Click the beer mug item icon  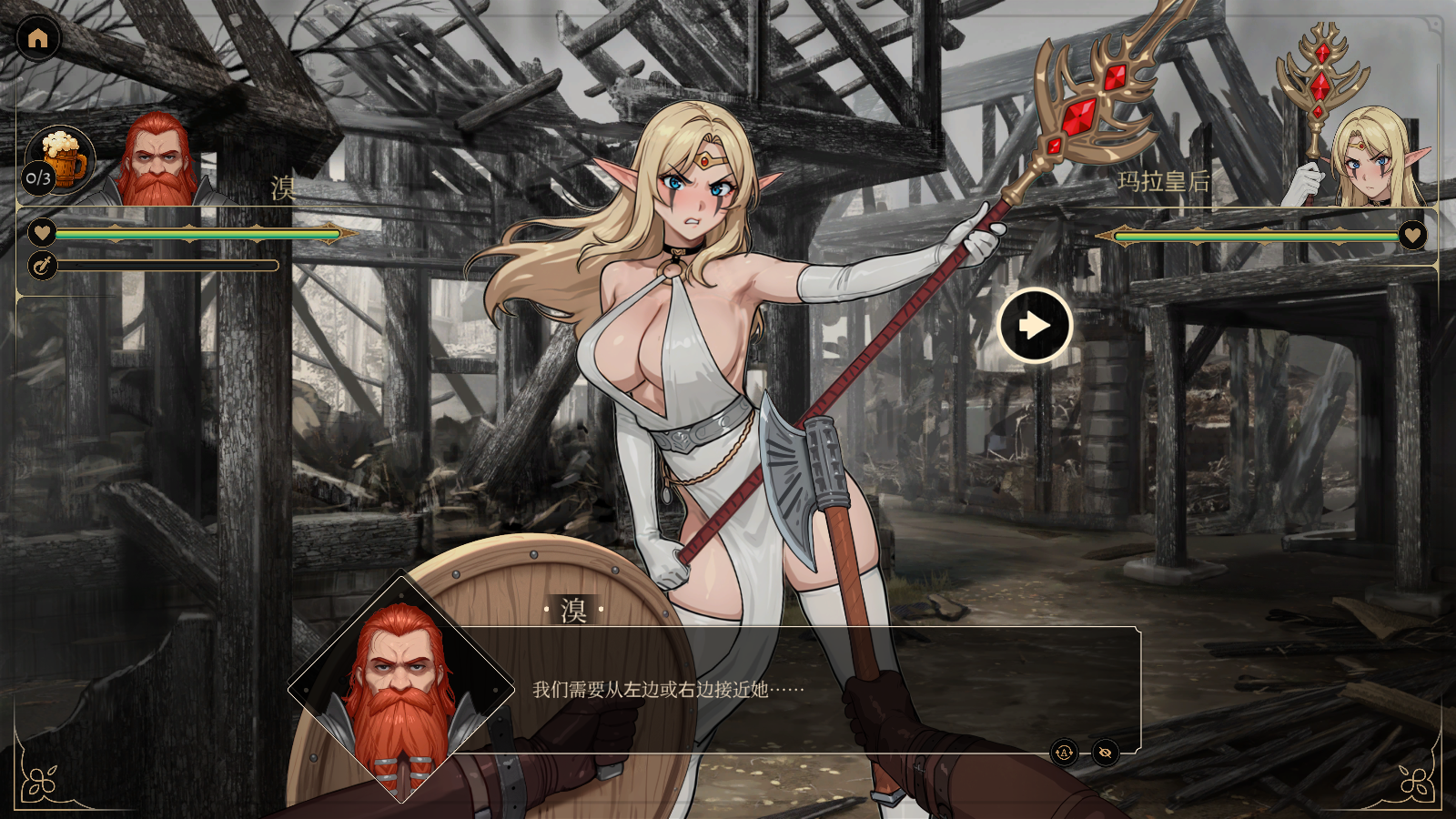click(x=61, y=158)
